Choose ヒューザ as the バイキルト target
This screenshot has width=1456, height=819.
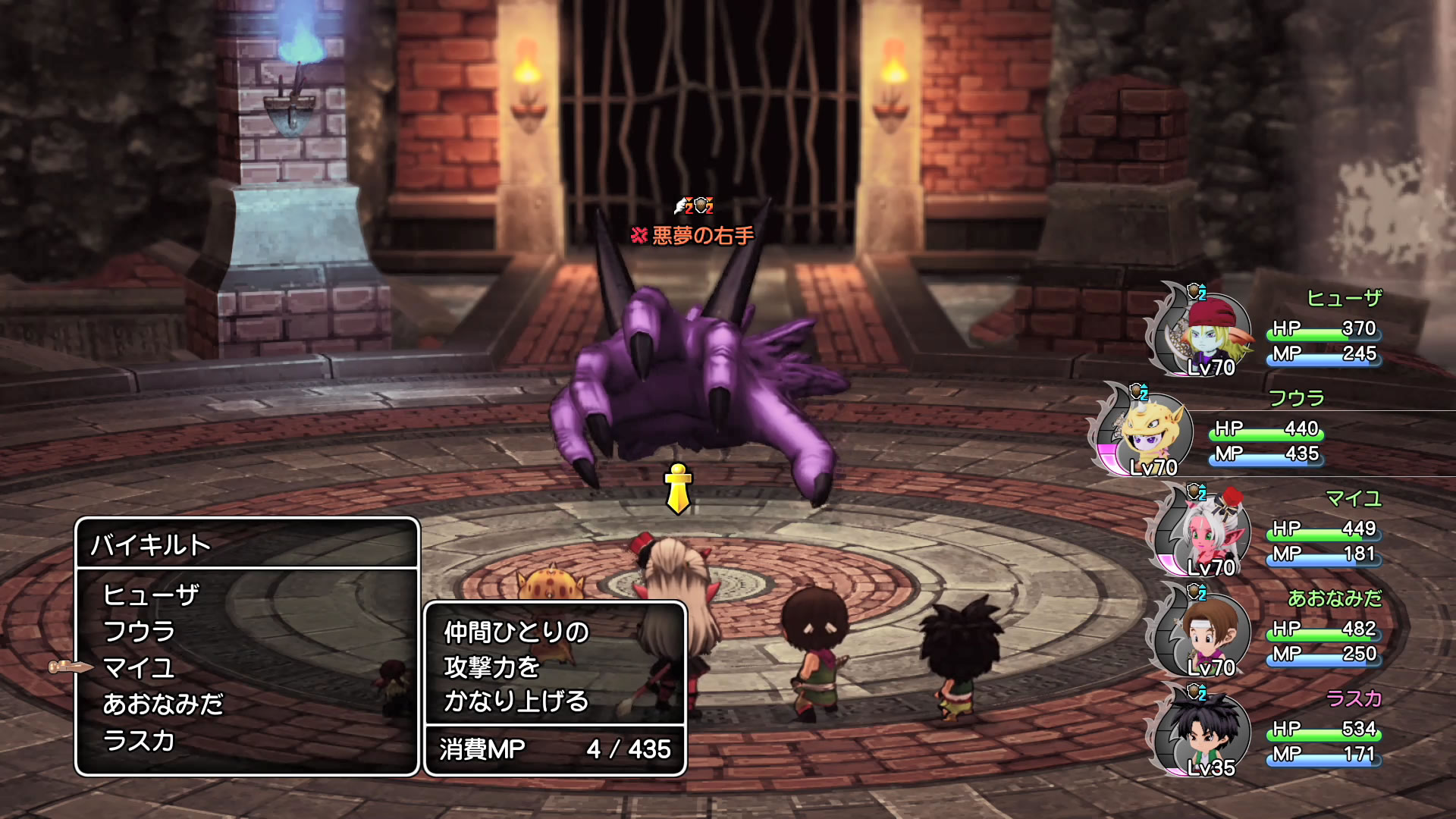(151, 595)
